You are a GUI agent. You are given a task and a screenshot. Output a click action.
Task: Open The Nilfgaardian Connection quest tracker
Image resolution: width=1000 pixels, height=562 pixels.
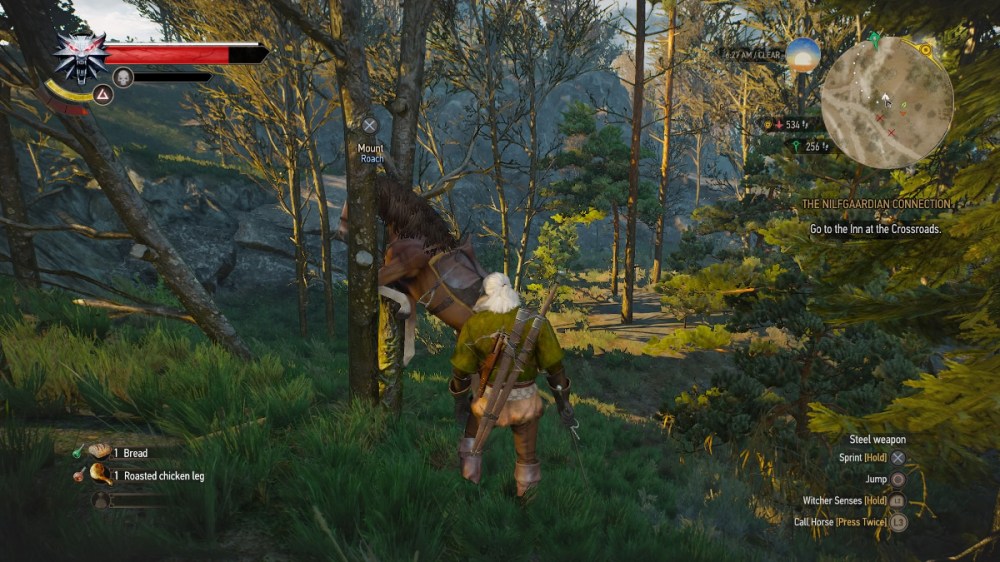pyautogui.click(x=876, y=204)
